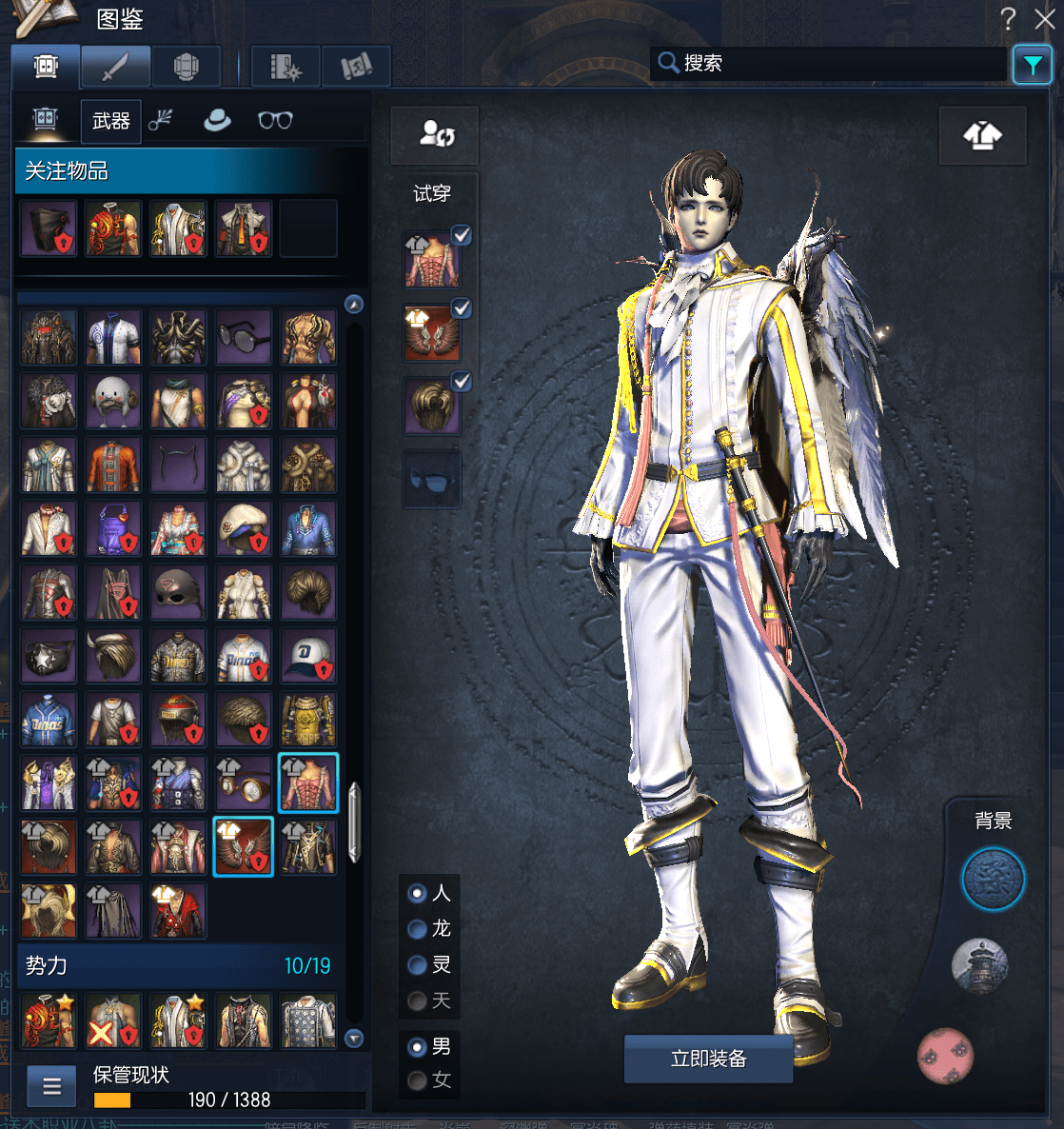
Task: Pick the pink floral background
Action: click(x=945, y=1056)
